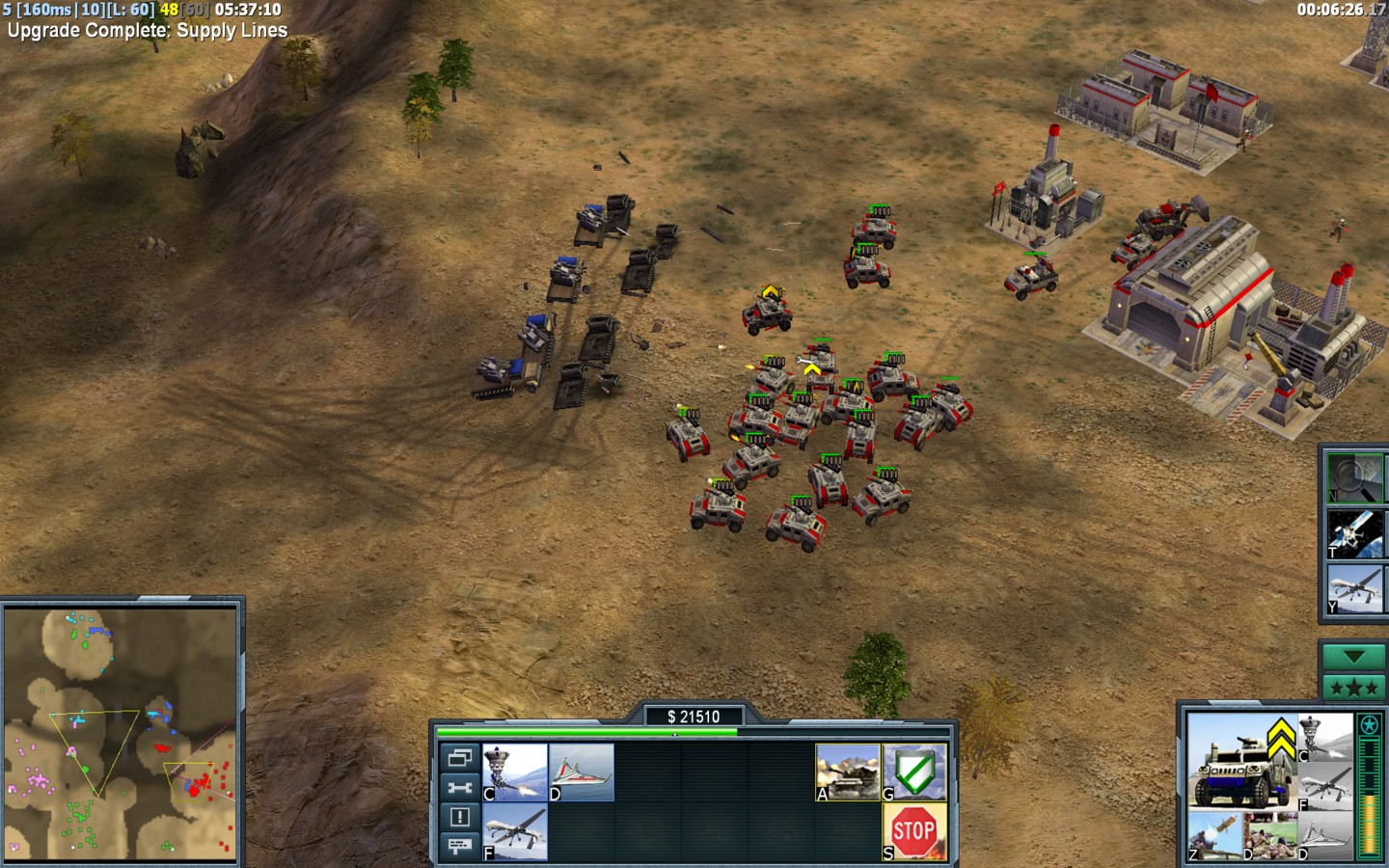This screenshot has height=868, width=1389.
Task: Activate the Spy Satellite power shortcut
Action: coord(1355,533)
